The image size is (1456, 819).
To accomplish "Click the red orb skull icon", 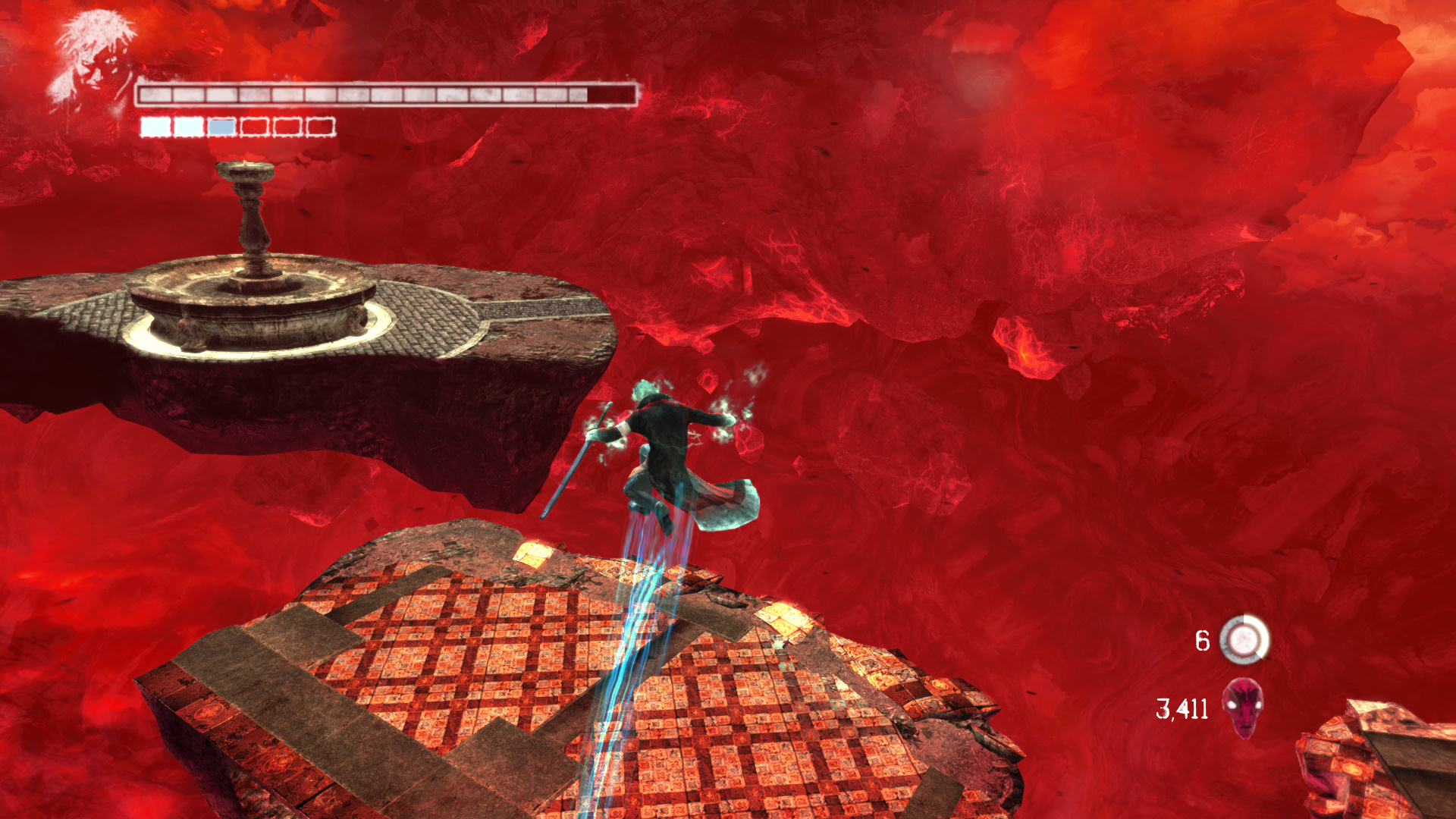I will tap(1244, 708).
